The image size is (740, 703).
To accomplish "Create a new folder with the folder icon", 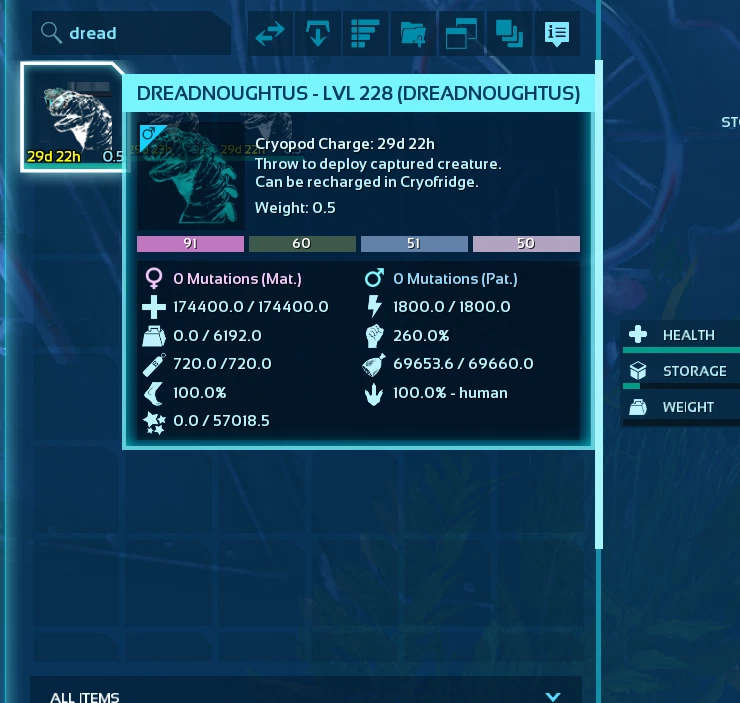I will [413, 34].
